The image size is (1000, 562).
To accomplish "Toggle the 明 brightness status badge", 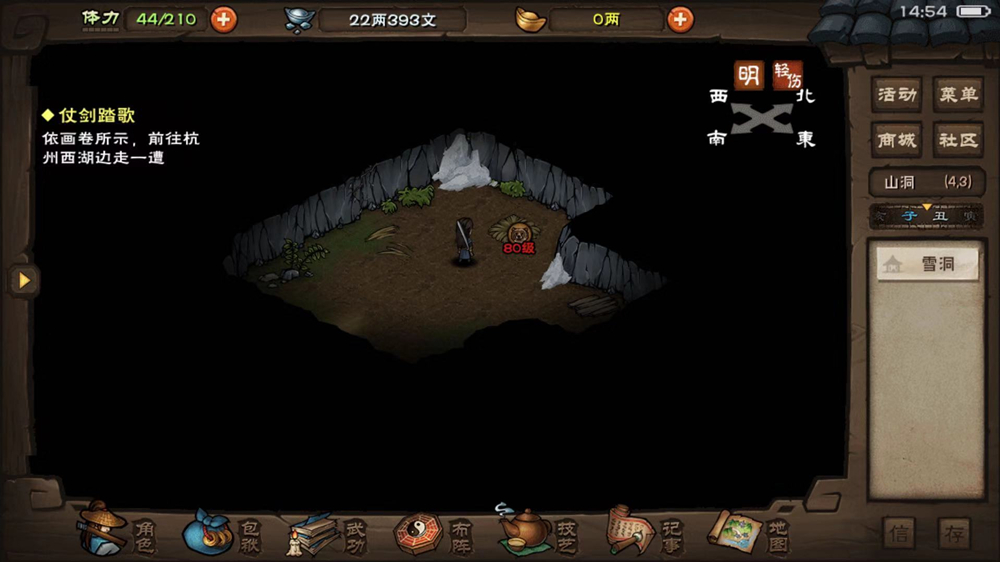I will (748, 75).
